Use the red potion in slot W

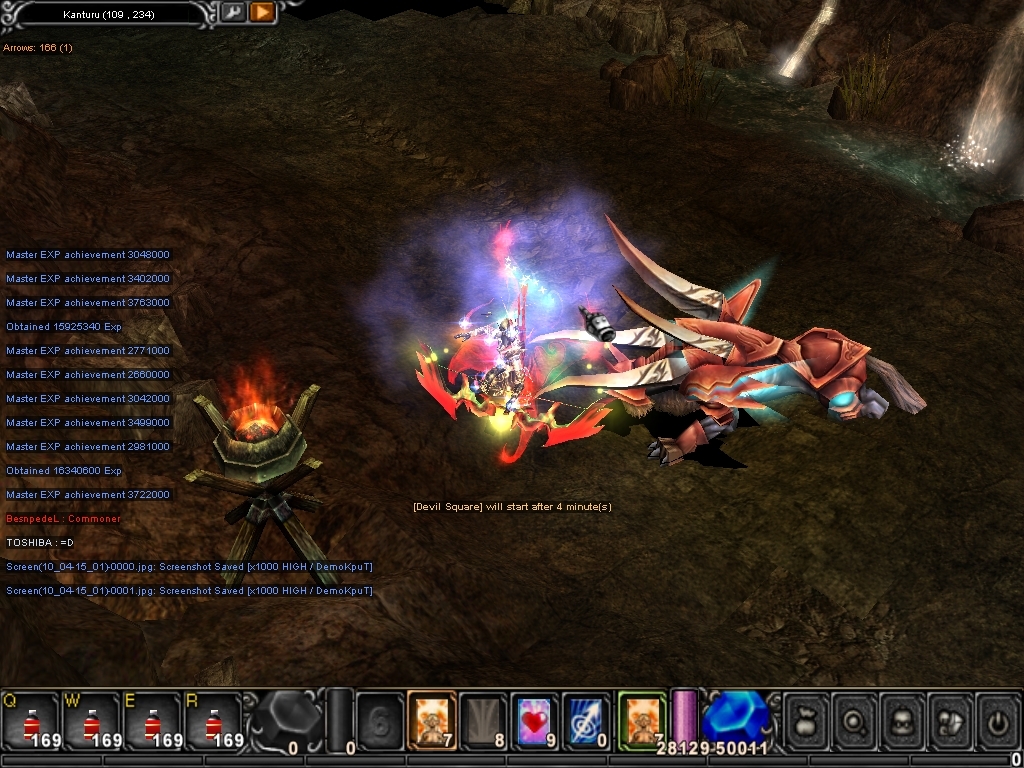click(x=91, y=721)
